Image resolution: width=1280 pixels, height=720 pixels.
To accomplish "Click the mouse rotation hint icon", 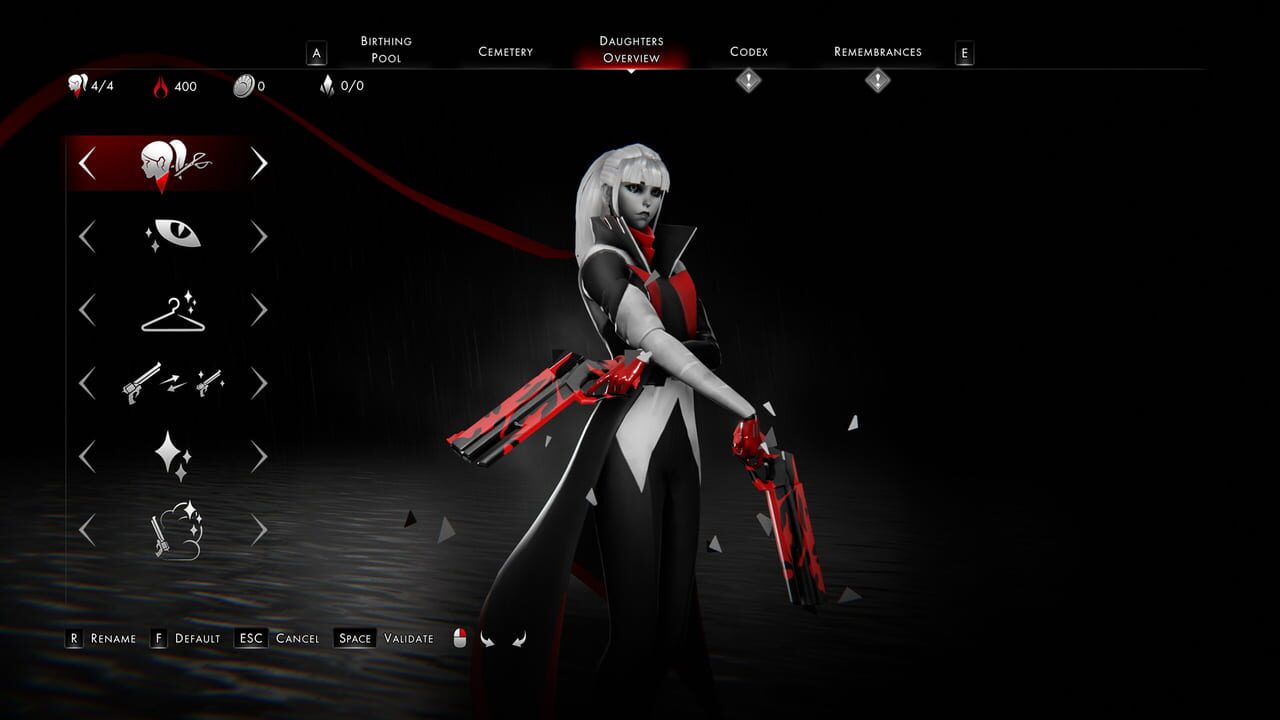I will 458,636.
